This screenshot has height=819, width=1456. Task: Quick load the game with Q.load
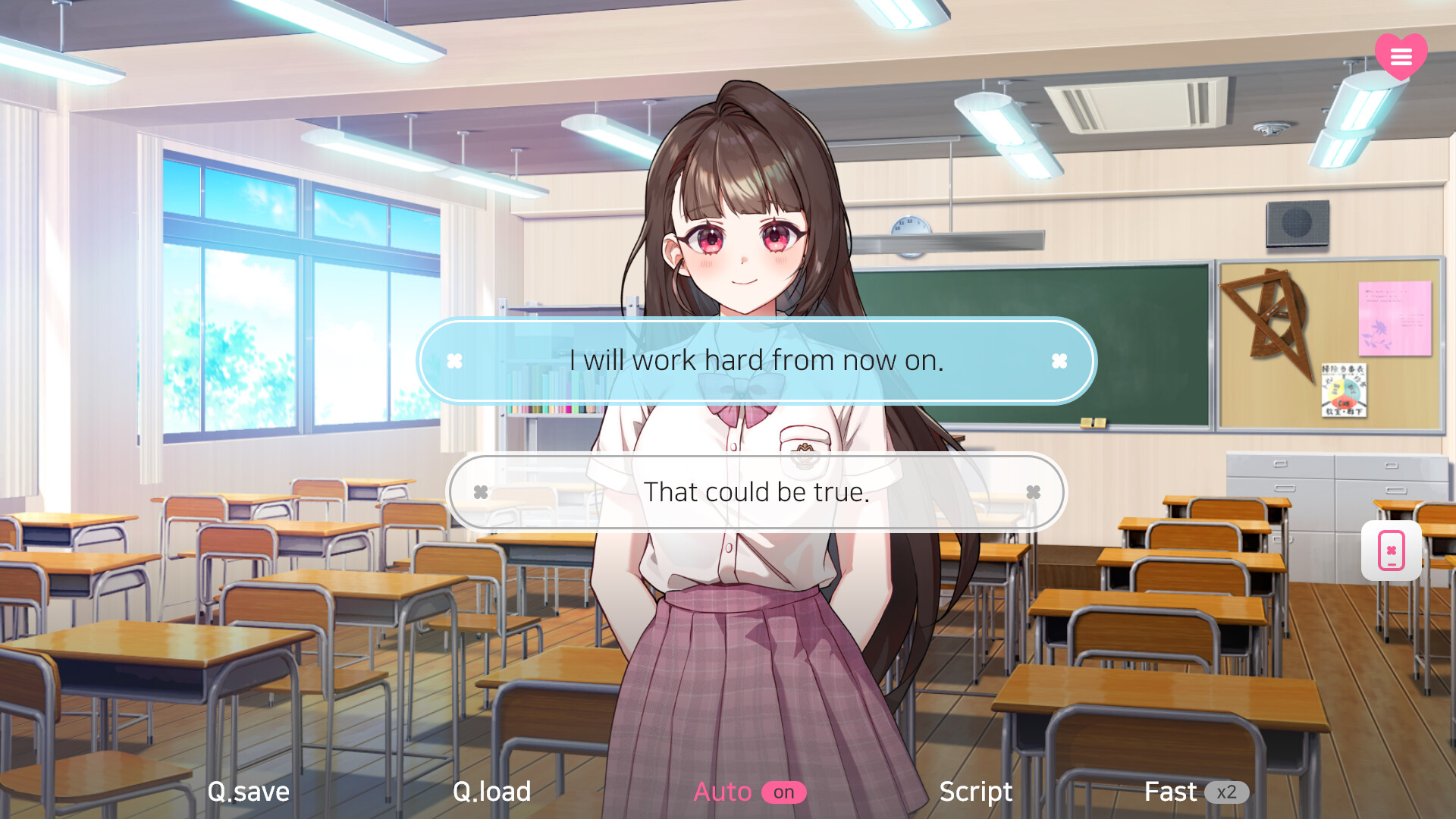pos(491,791)
